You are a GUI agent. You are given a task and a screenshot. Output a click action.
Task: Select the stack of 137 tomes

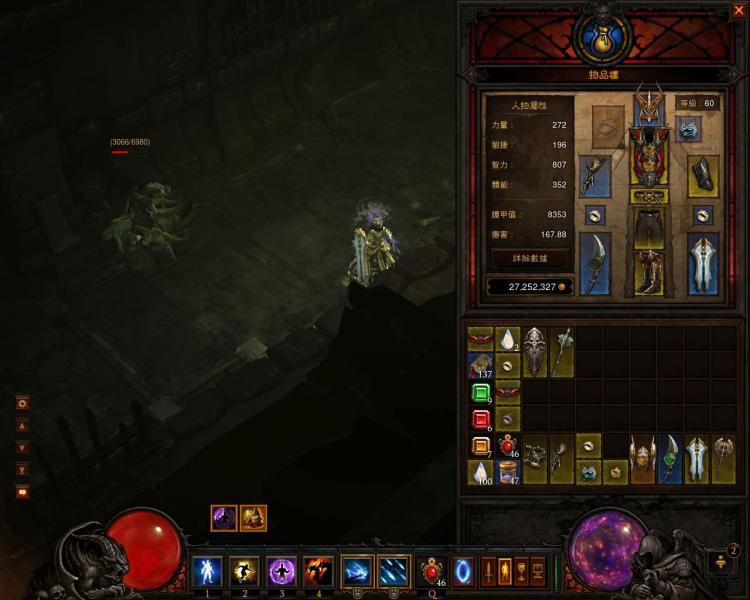pyautogui.click(x=480, y=366)
